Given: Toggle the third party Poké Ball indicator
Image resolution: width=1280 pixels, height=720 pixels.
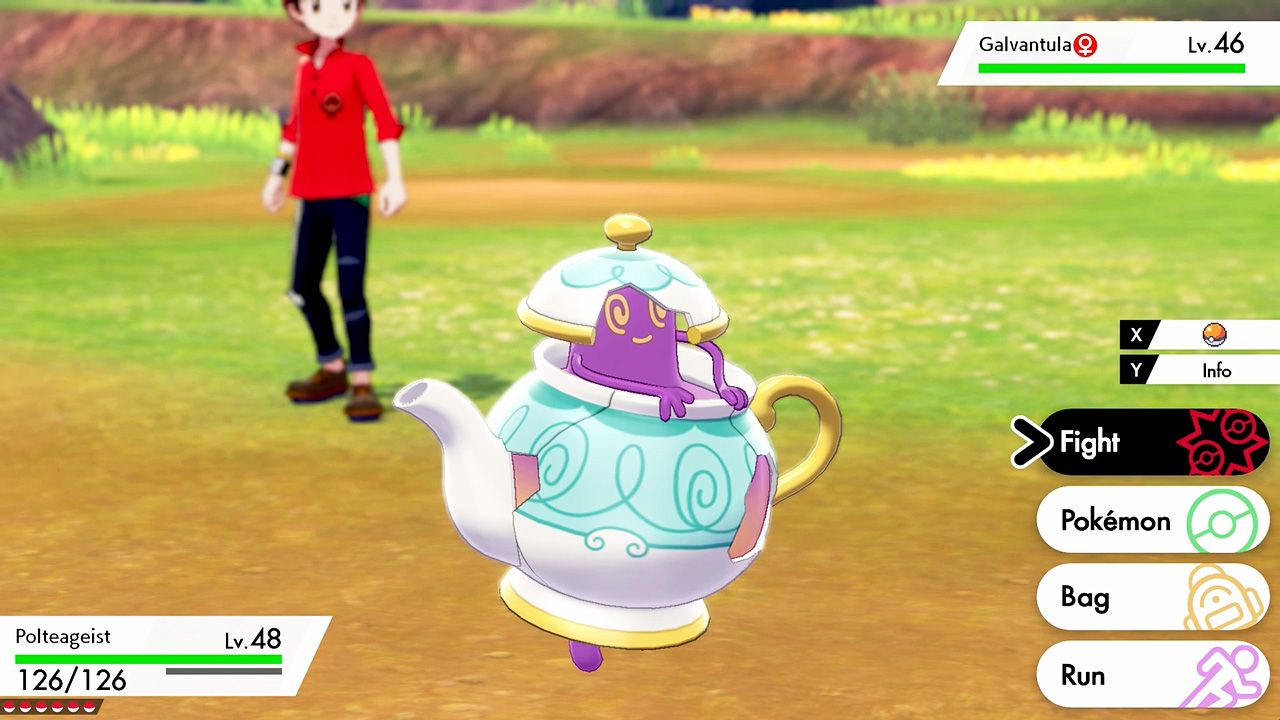Looking at the screenshot, I should (x=40, y=707).
